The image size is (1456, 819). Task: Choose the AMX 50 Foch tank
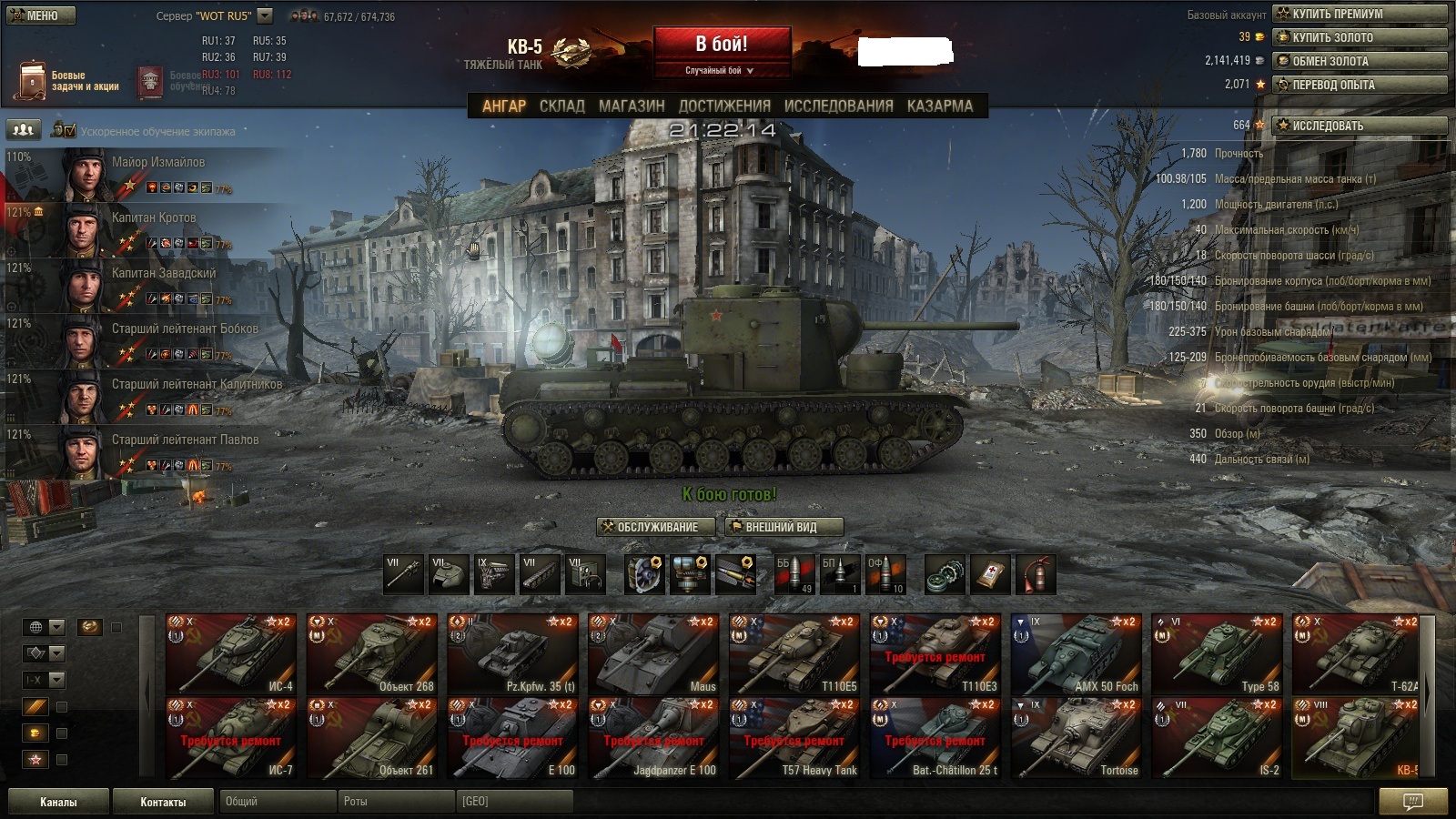(x=1077, y=654)
